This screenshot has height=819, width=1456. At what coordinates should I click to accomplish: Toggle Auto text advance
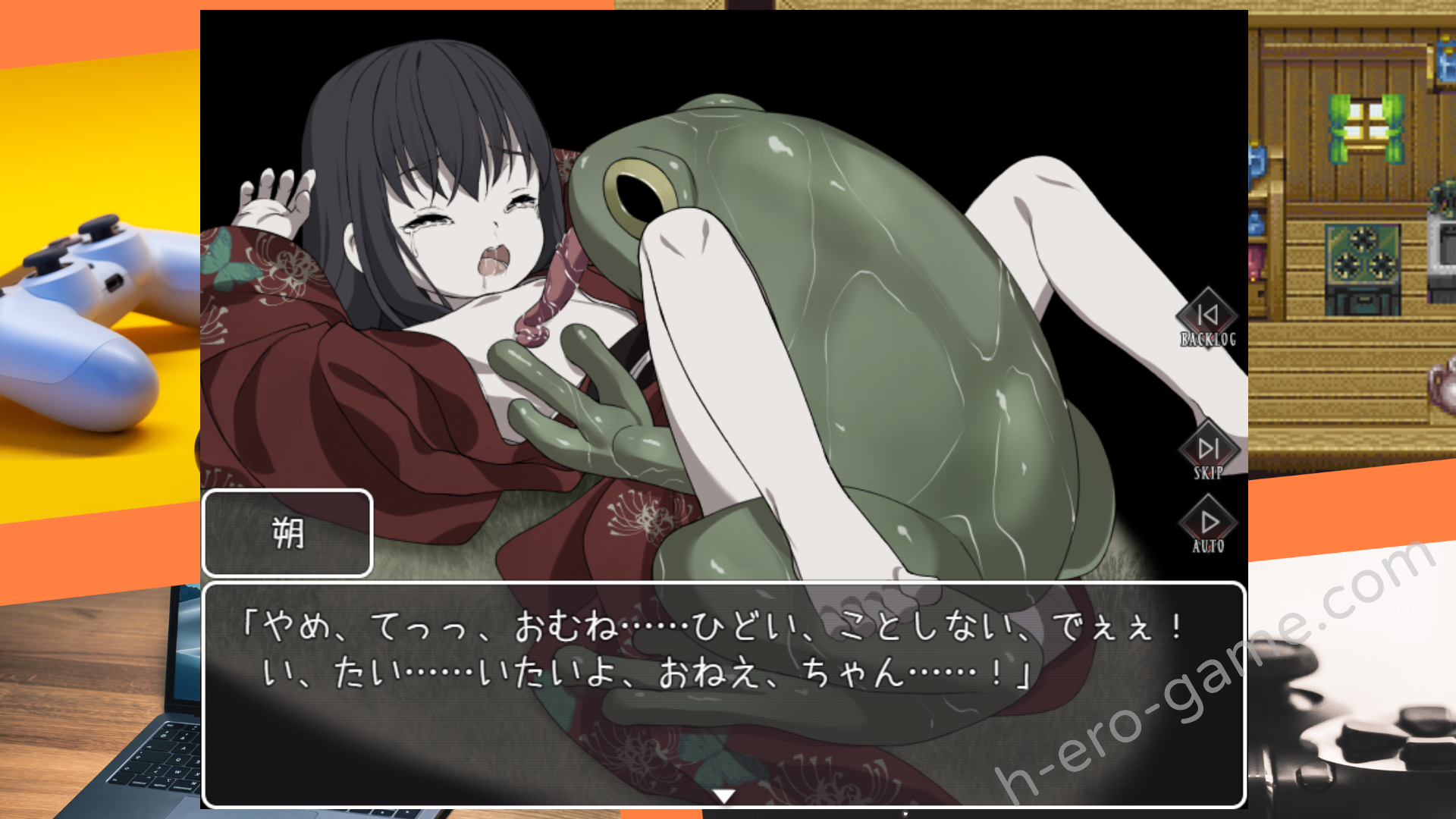pos(1208,526)
